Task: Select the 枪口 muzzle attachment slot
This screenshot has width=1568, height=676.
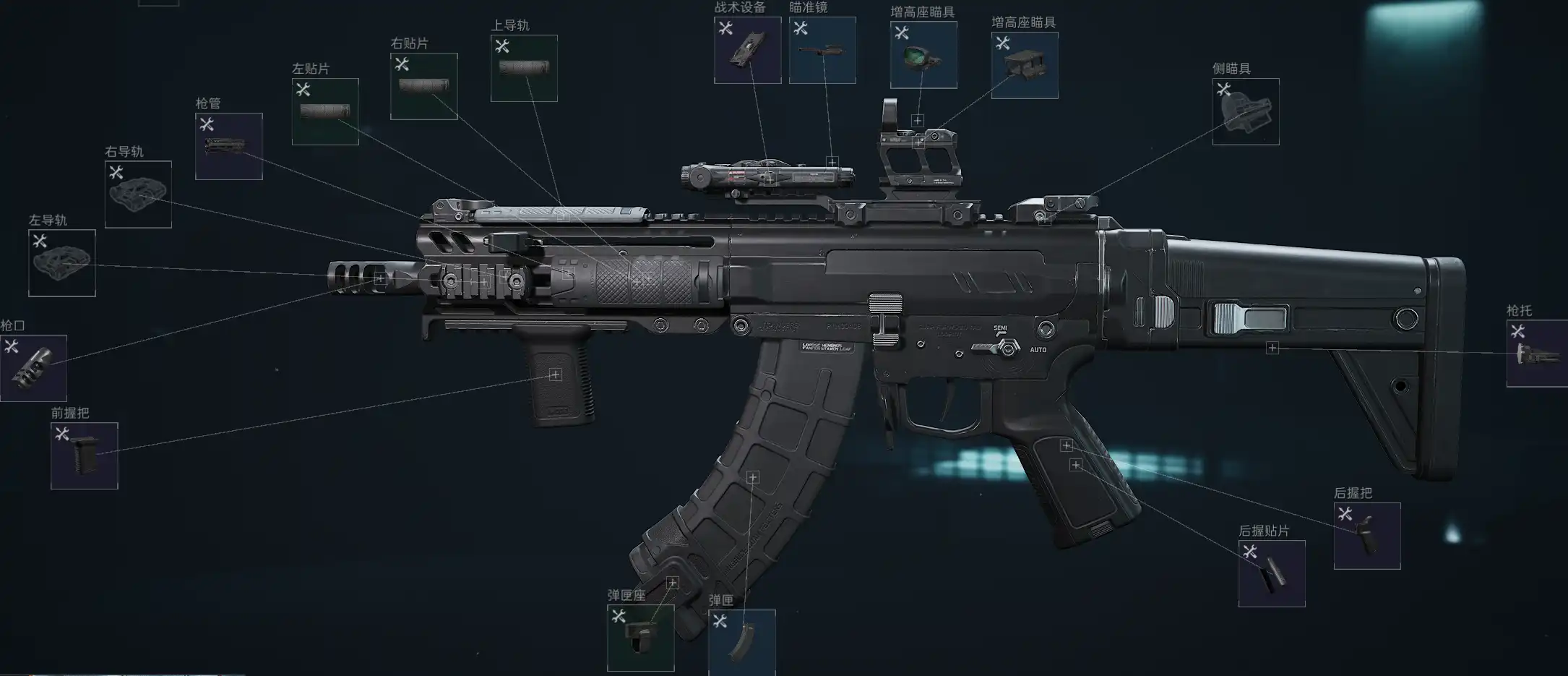Action: point(33,368)
